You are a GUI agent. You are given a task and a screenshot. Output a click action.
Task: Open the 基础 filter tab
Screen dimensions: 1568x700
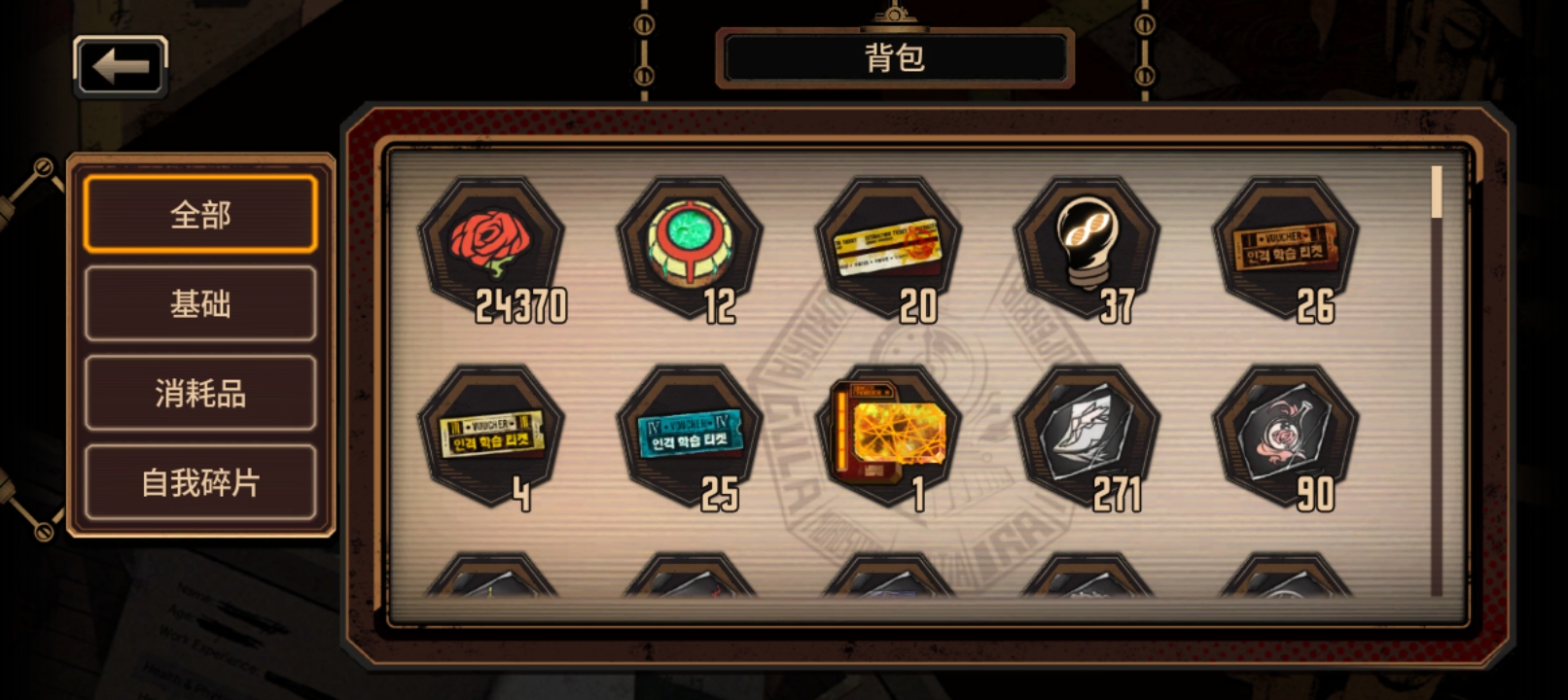(199, 303)
